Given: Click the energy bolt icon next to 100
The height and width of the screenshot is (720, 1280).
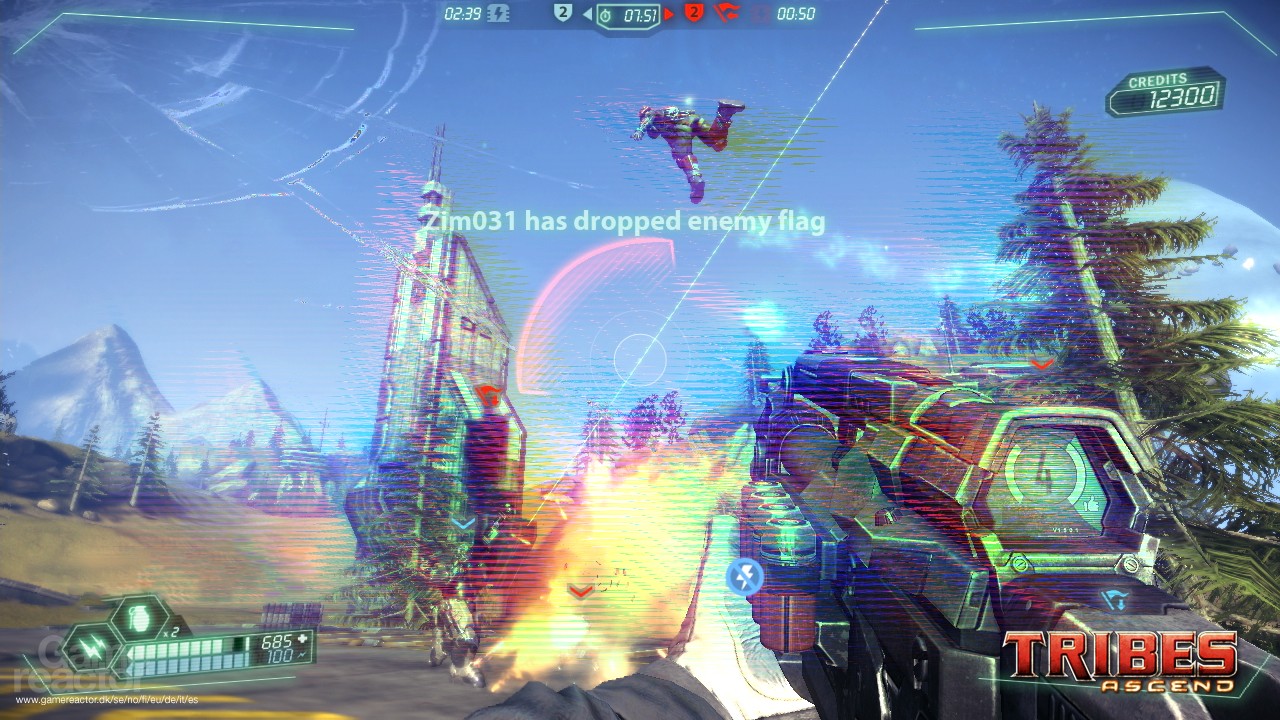Looking at the screenshot, I should click(303, 656).
